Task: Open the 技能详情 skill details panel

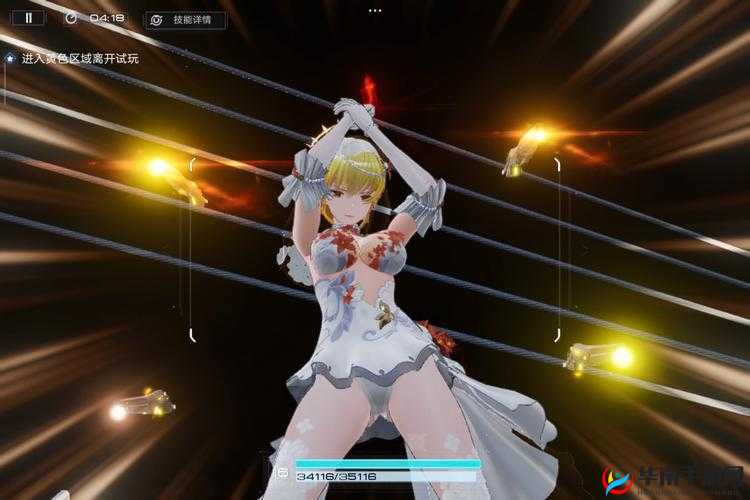Action: (185, 19)
